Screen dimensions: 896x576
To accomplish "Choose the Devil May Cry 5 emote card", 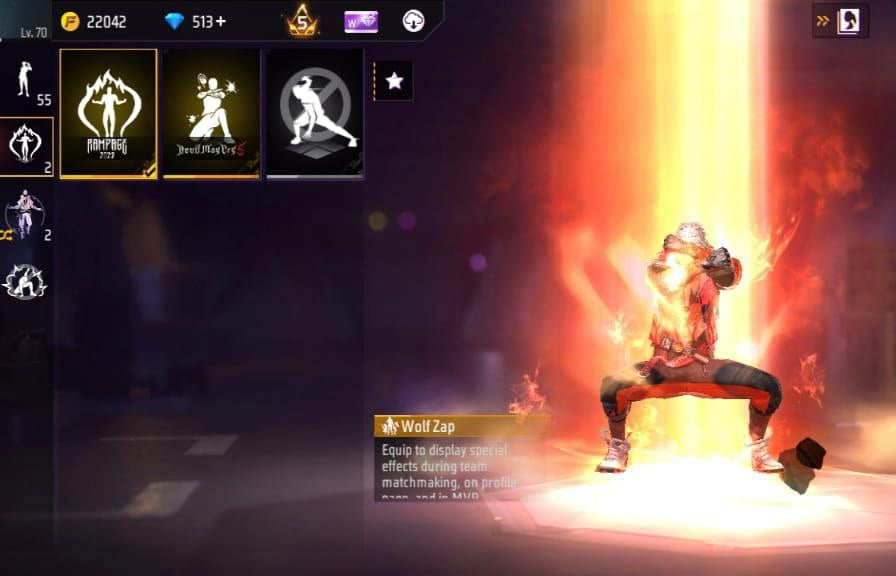I will pos(211,113).
